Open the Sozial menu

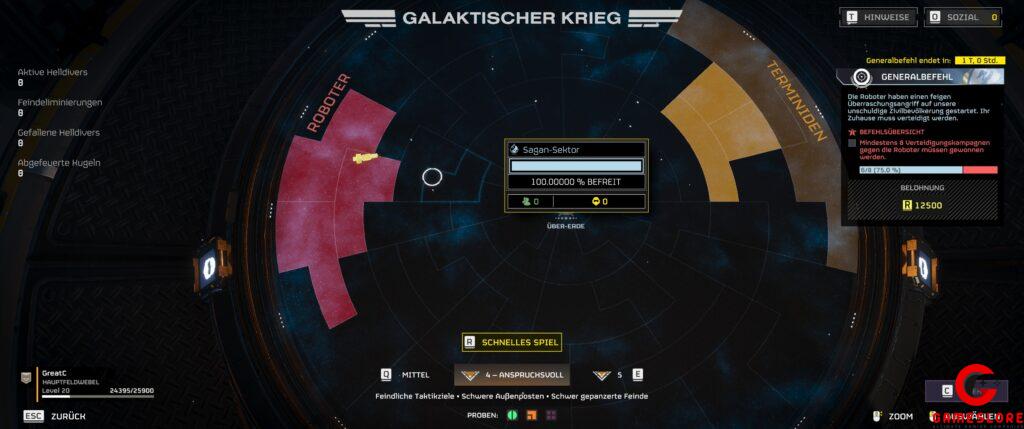pos(963,17)
